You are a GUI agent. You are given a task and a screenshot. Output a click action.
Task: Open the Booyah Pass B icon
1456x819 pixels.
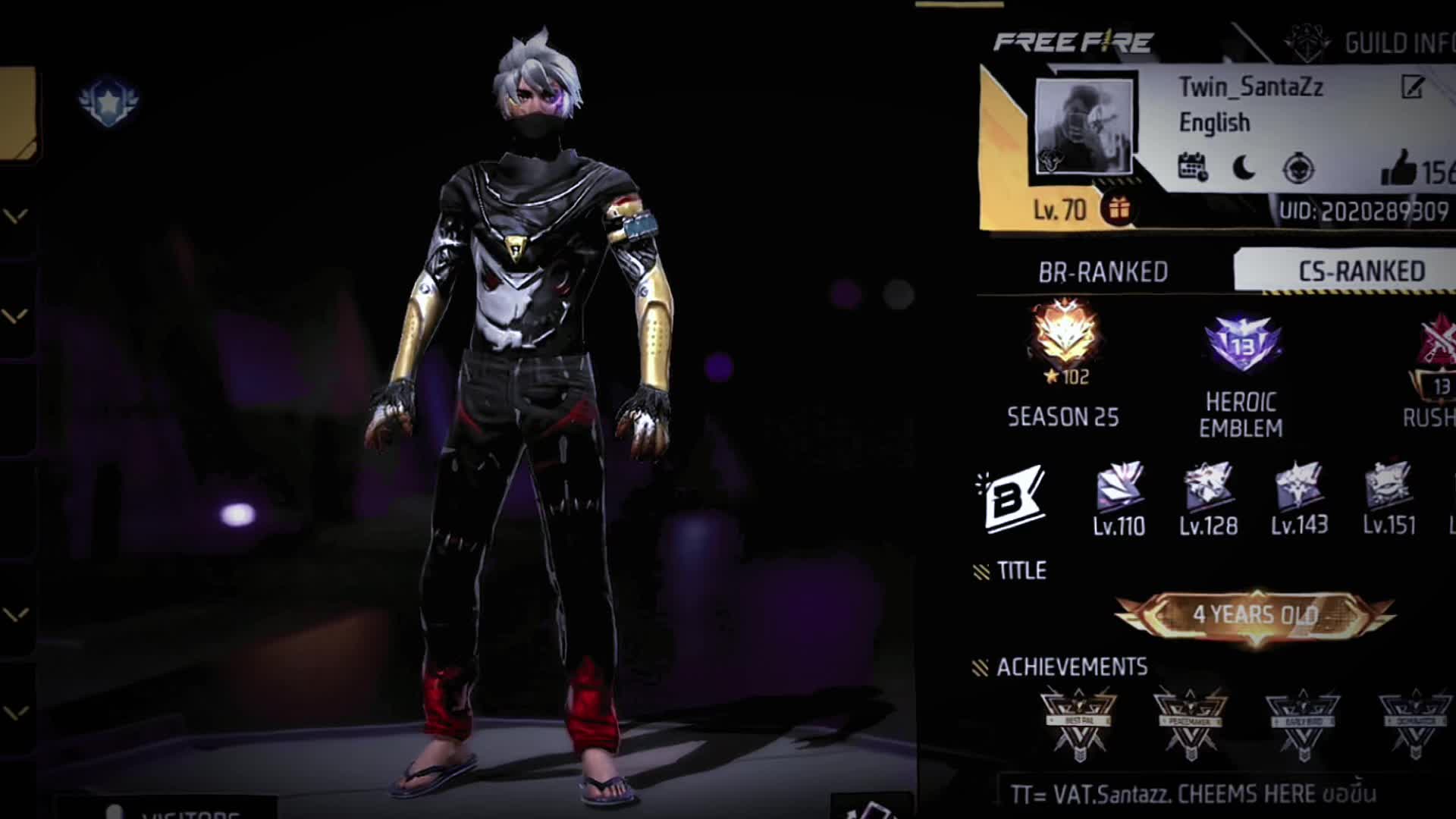click(1009, 498)
